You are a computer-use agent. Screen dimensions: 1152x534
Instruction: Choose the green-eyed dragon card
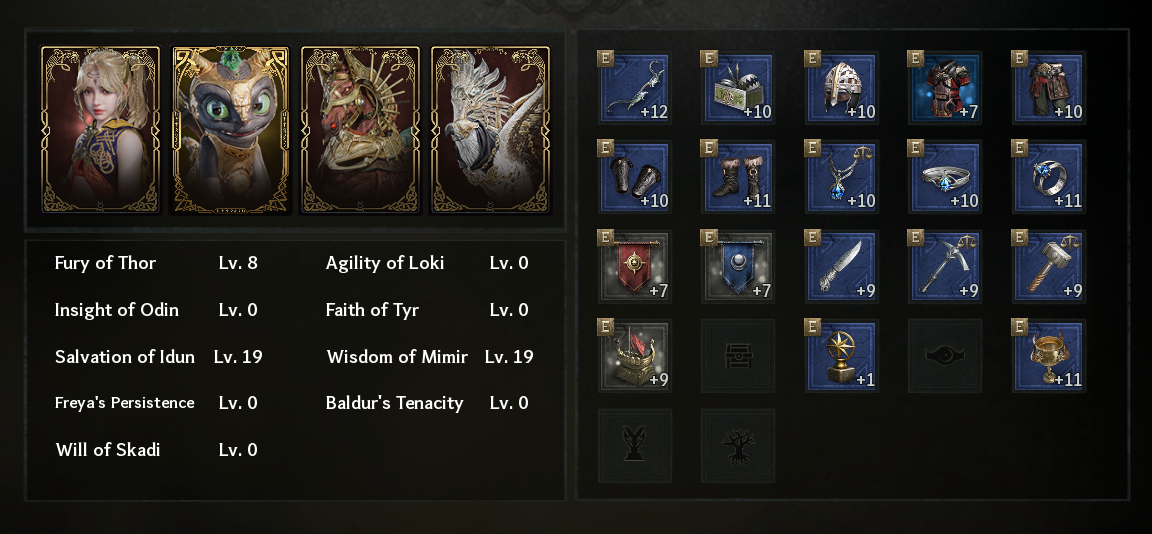point(230,130)
